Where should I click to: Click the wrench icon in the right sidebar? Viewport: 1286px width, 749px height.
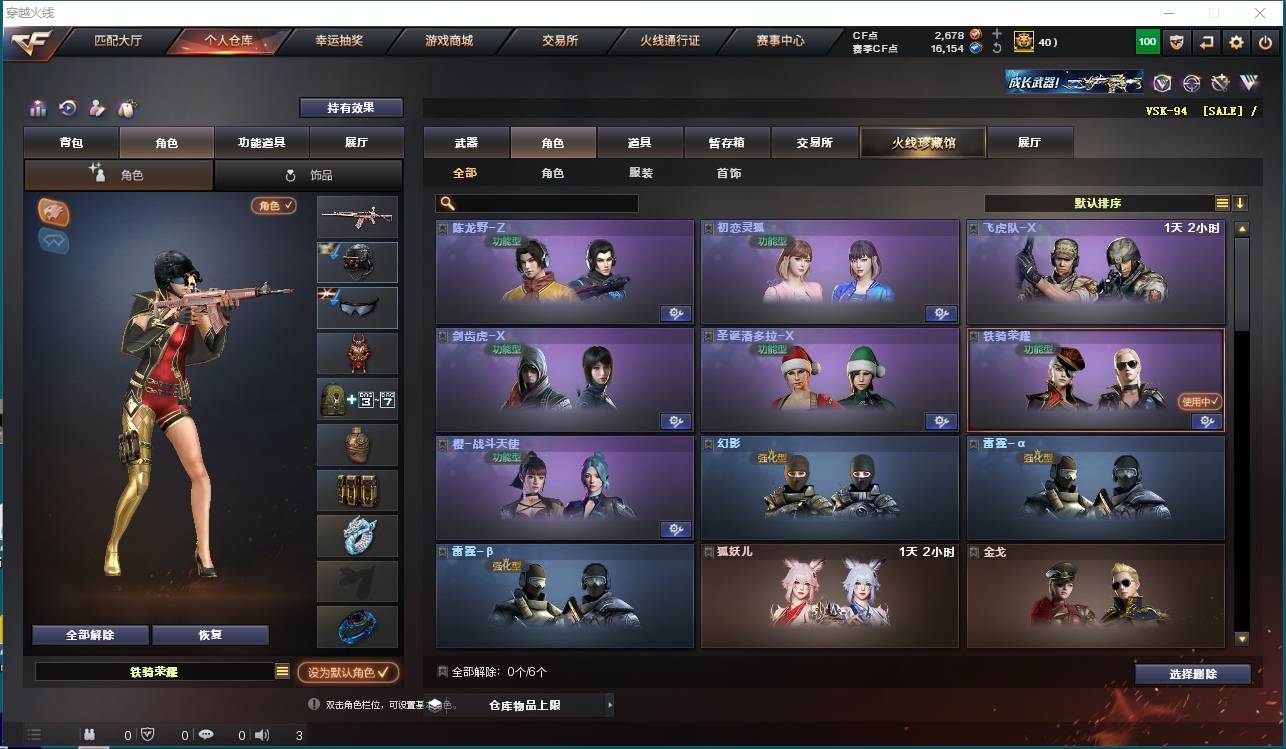pyautogui.click(x=1220, y=82)
